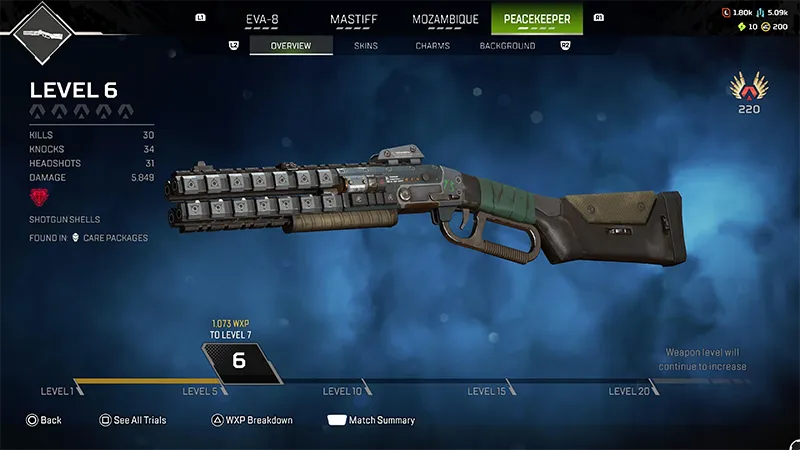Open See All Trials
The image size is (800, 450).
tap(132, 420)
